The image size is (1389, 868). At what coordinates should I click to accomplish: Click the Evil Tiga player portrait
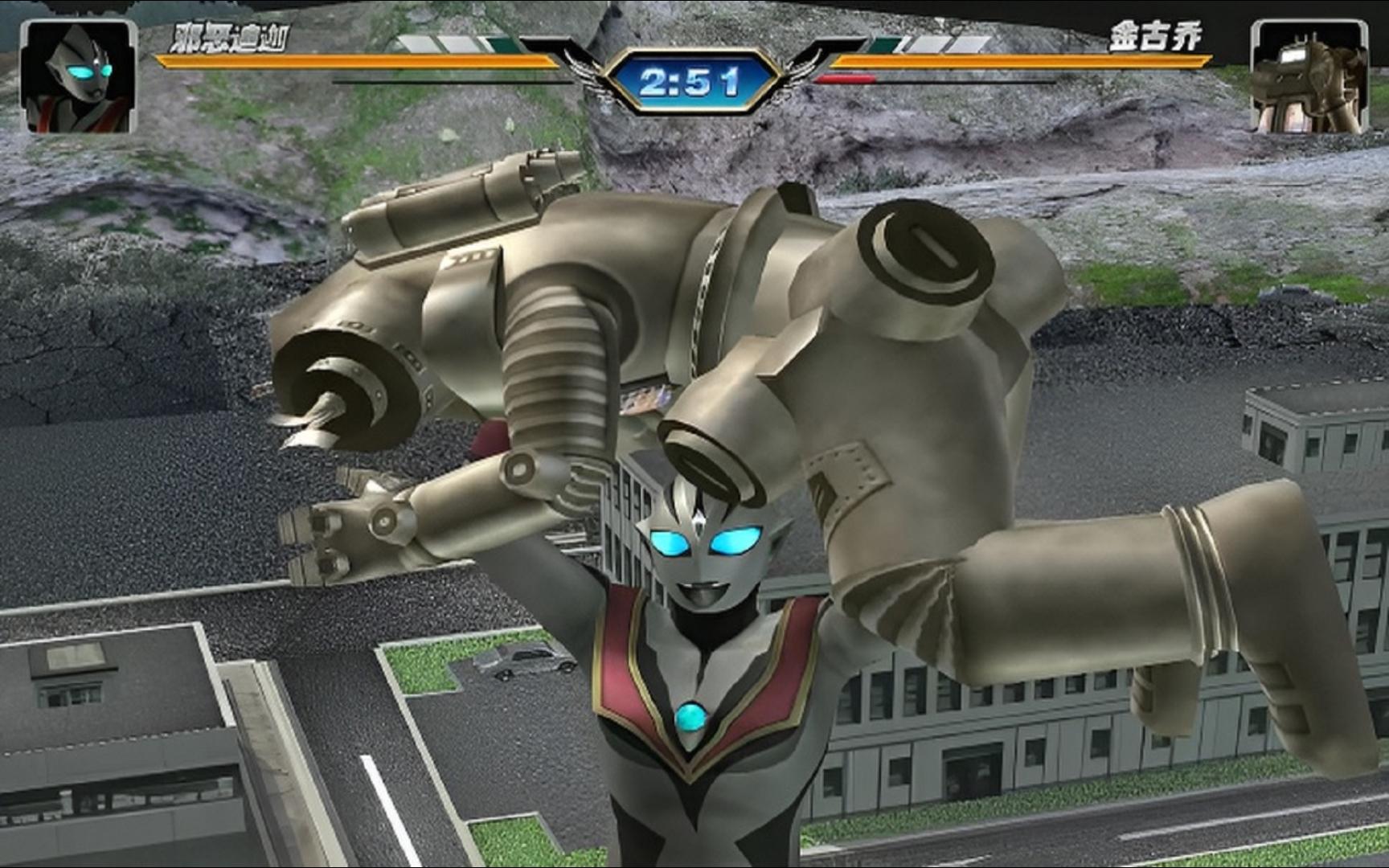[79, 77]
